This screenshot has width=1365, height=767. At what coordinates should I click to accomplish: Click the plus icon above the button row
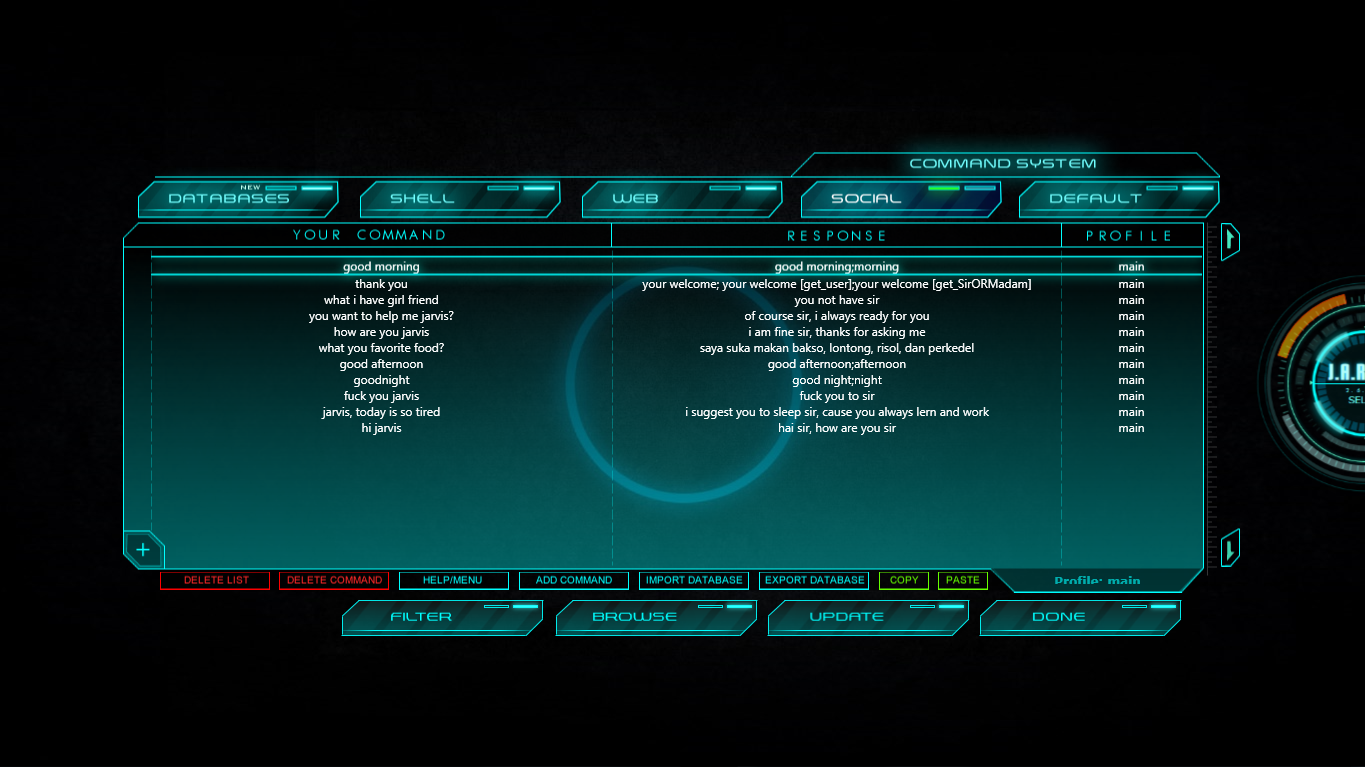point(143,549)
